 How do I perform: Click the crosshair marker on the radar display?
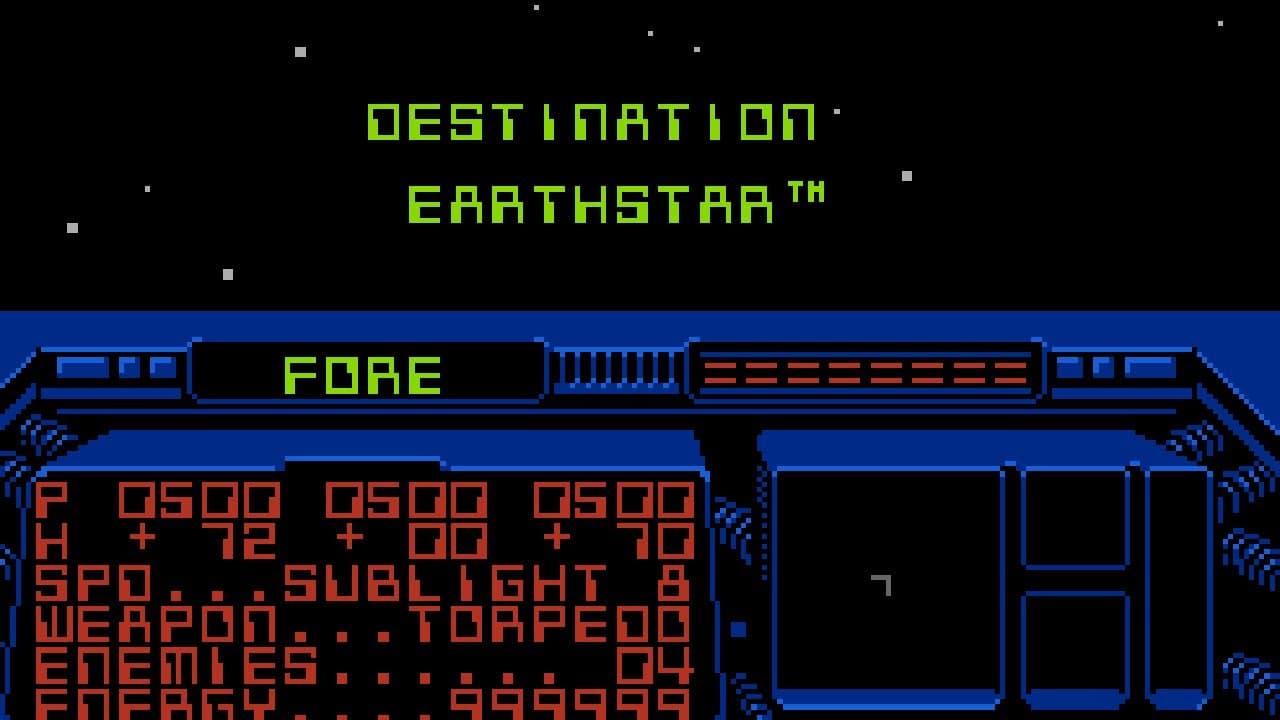point(884,585)
